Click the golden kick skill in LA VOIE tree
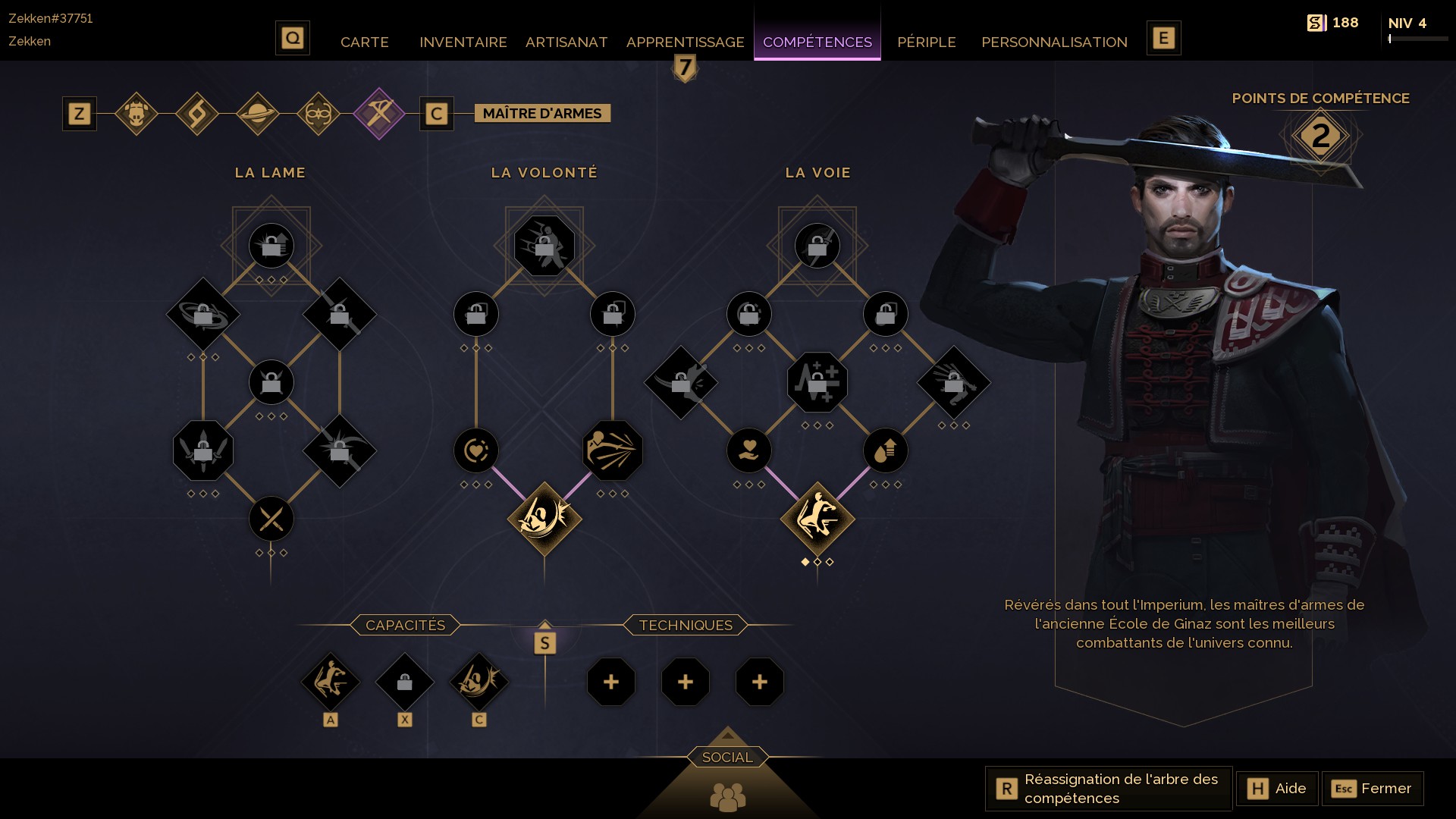The image size is (1456, 819). coord(817,518)
